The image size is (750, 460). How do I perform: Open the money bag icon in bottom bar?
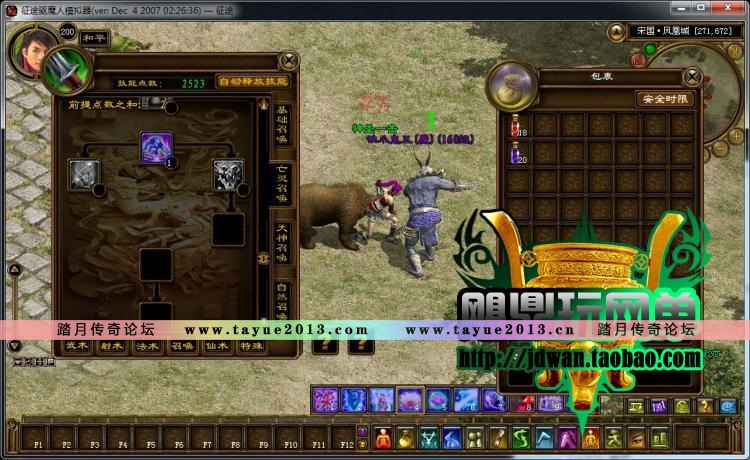[x=406, y=438]
